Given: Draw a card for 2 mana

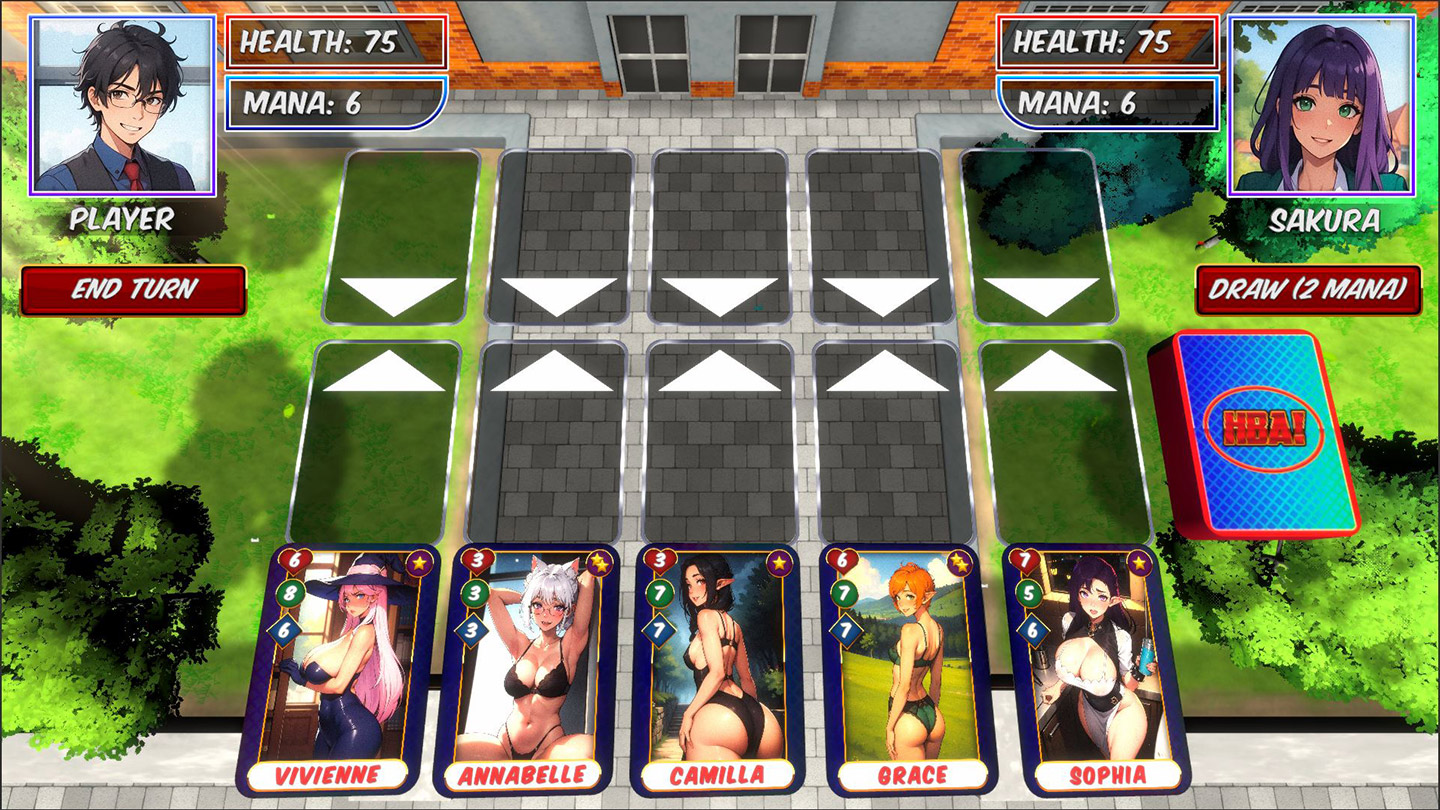Looking at the screenshot, I should (x=1308, y=290).
